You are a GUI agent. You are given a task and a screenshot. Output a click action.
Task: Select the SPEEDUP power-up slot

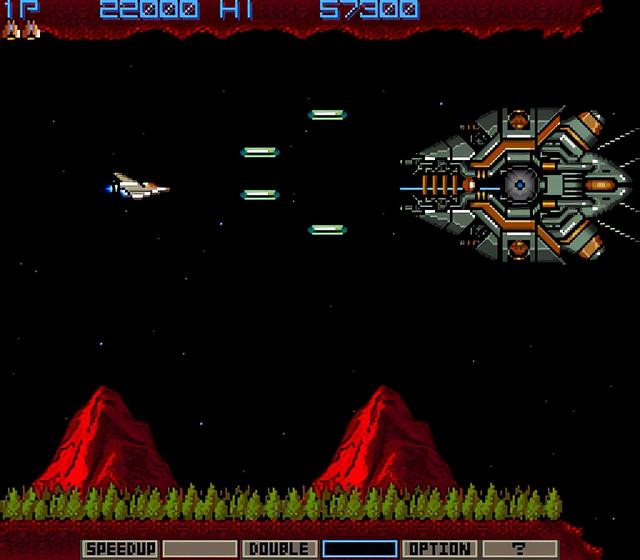click(119, 549)
